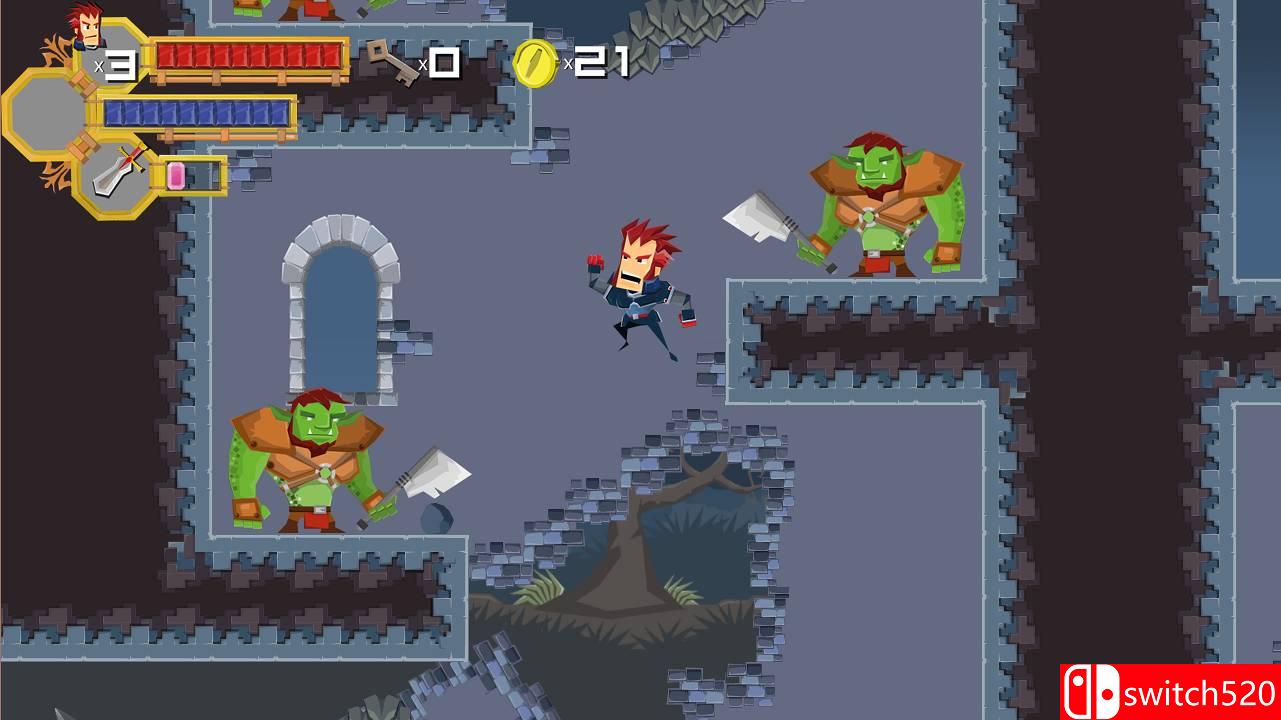
Task: Click the round boulder near the lower orc
Action: pos(437,517)
